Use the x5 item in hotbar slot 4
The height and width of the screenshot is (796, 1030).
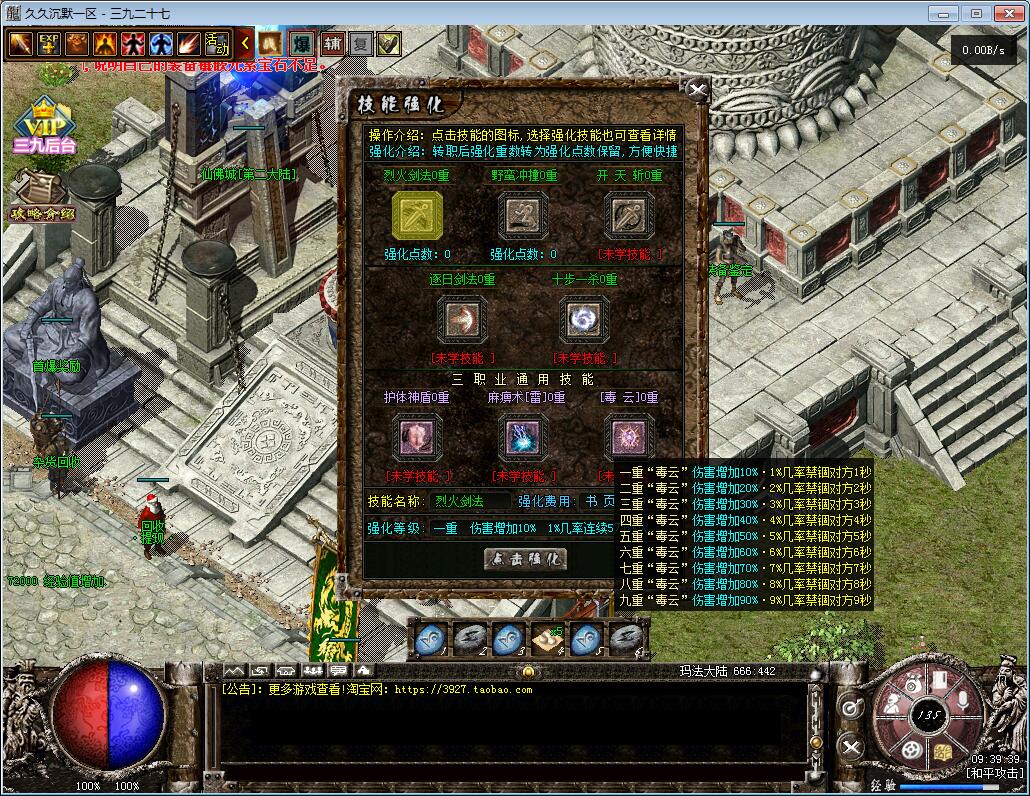tap(546, 638)
